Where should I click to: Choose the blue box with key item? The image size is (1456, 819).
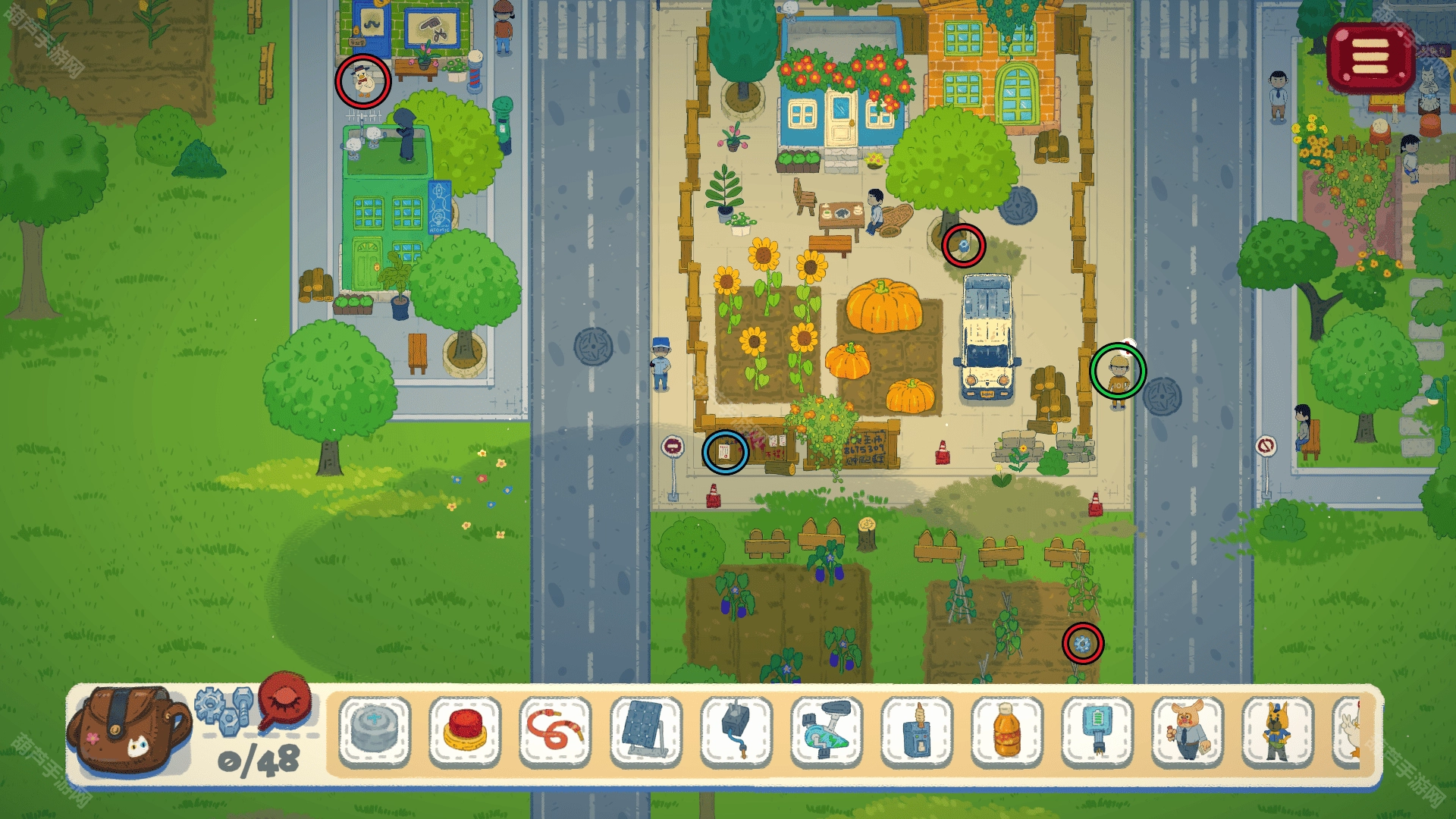point(917,731)
